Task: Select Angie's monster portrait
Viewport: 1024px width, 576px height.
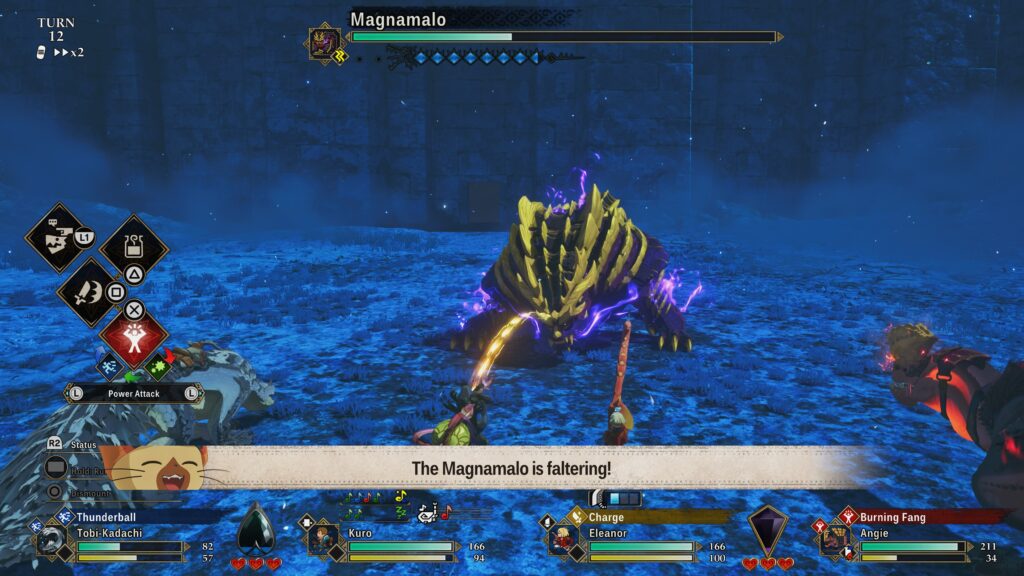Action: tap(835, 540)
